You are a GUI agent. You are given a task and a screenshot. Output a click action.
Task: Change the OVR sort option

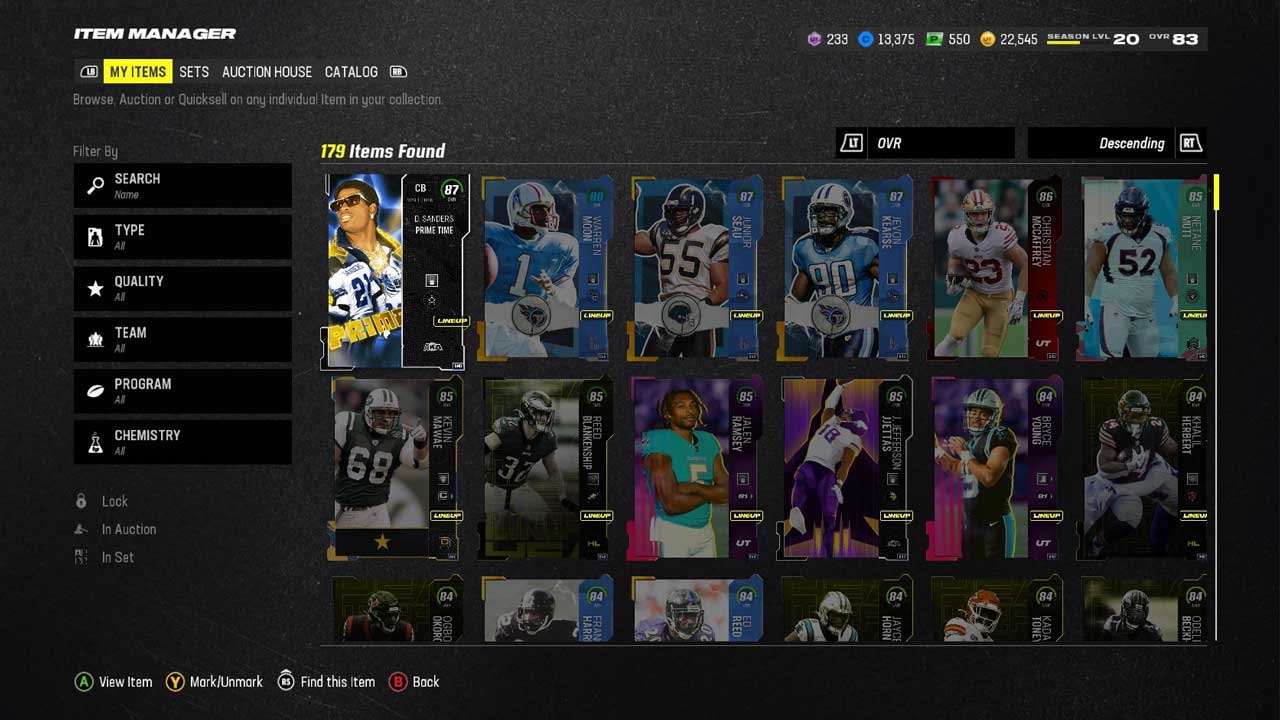point(926,143)
